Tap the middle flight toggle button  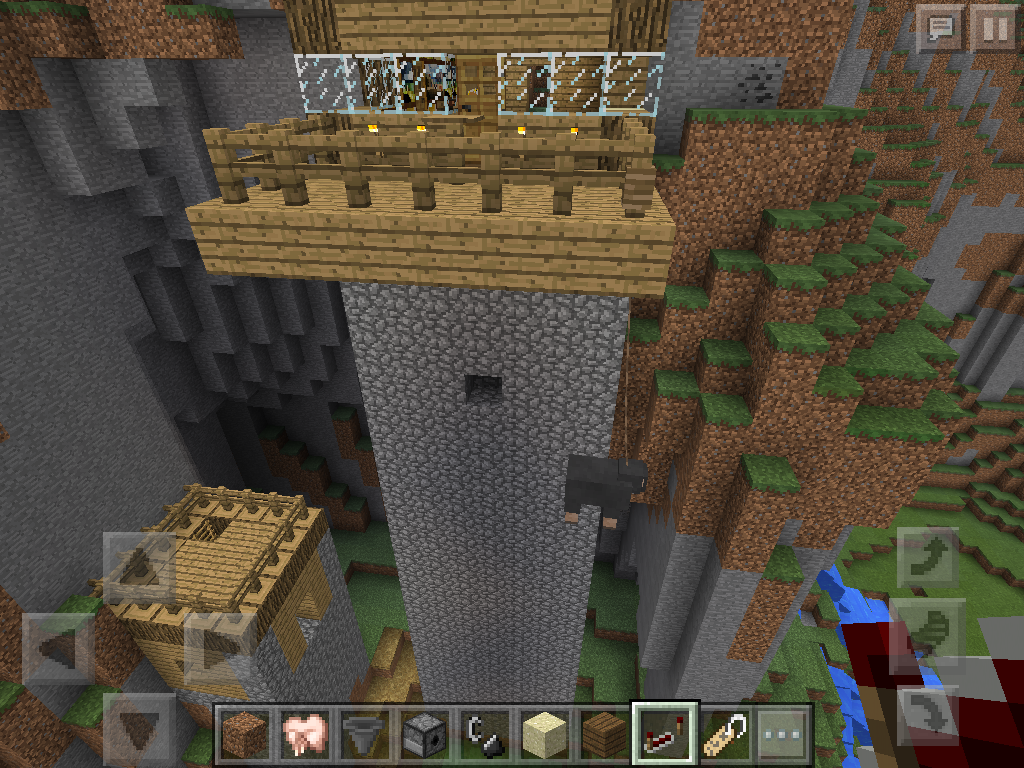pos(929,631)
